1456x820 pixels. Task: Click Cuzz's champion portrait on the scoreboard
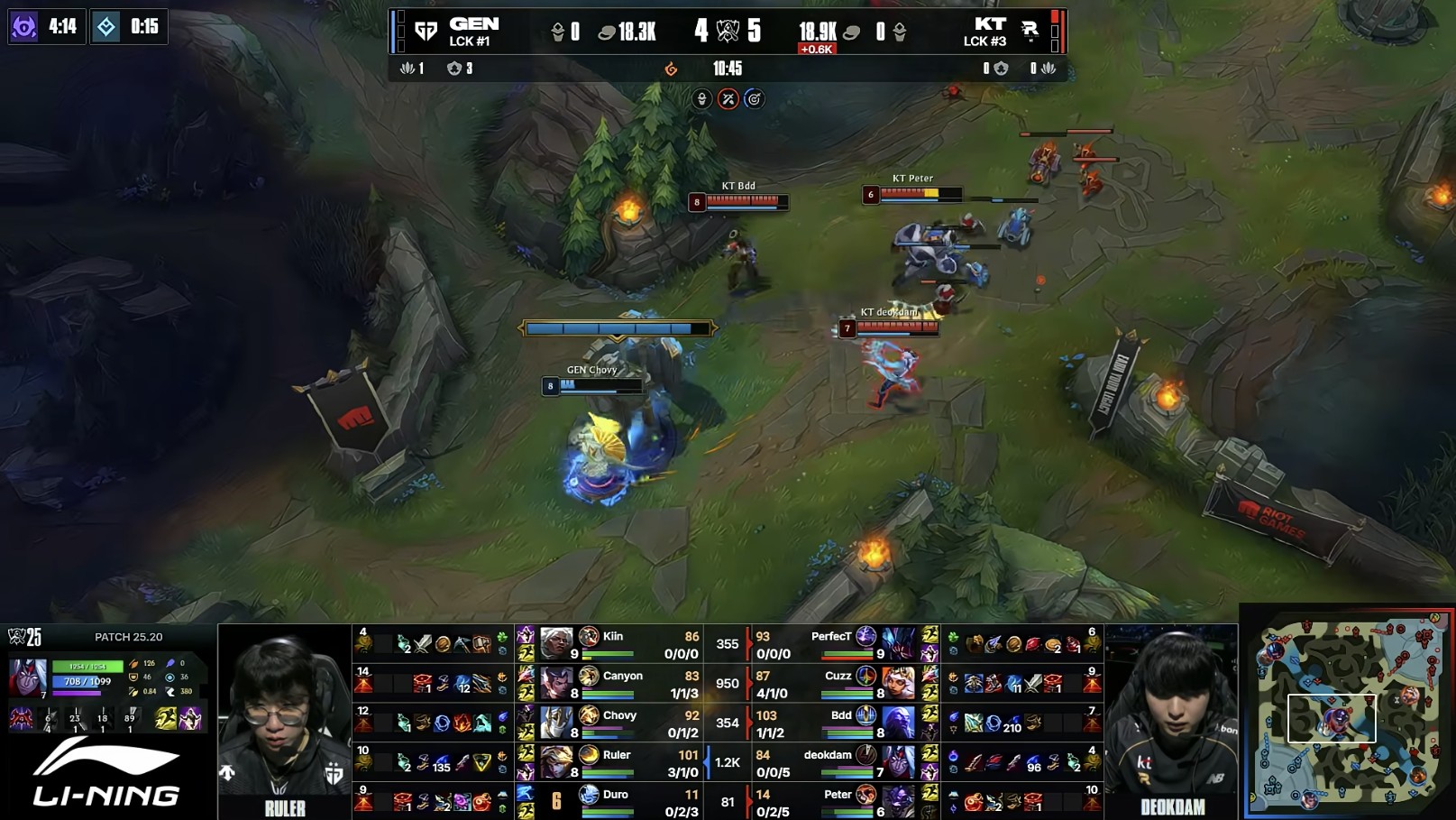[898, 683]
